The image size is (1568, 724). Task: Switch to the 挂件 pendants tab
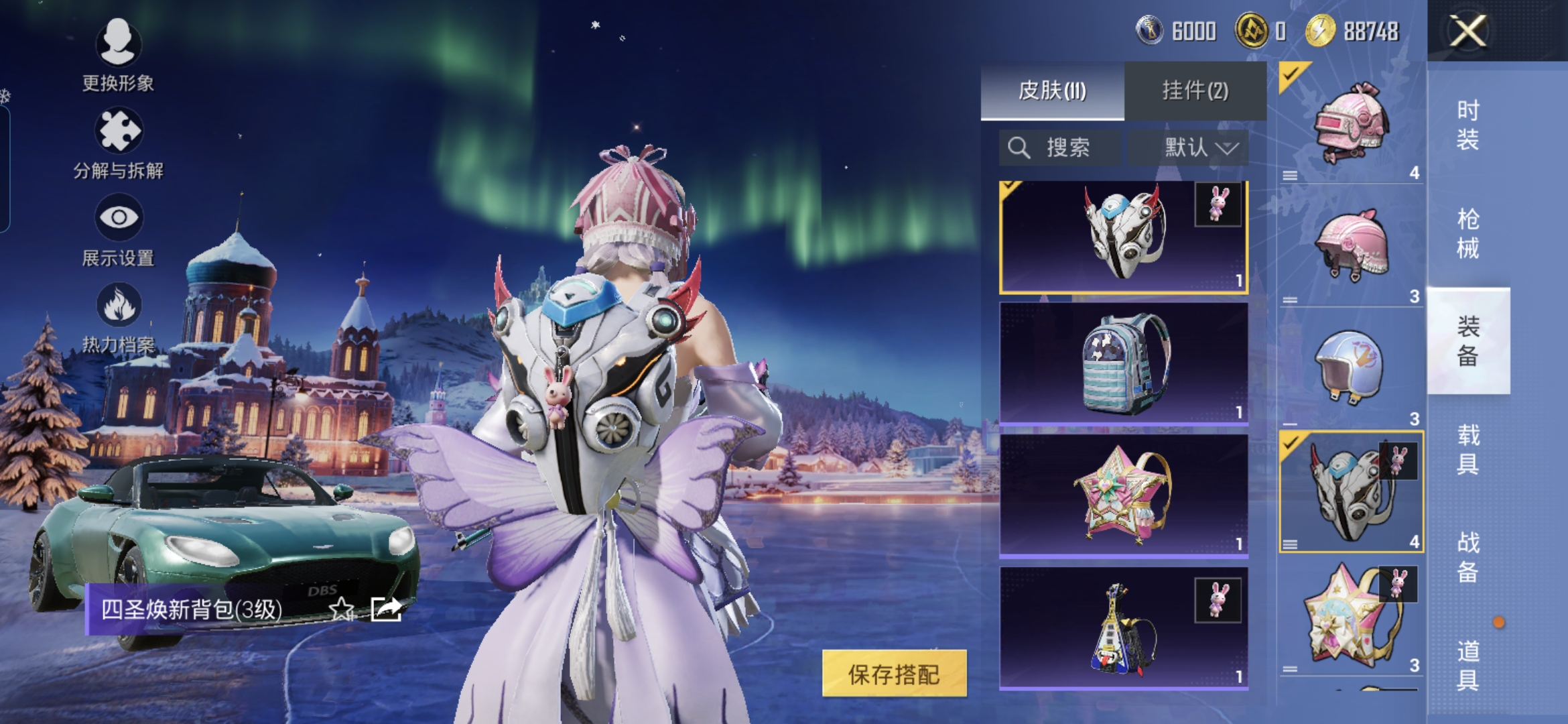pyautogui.click(x=1195, y=90)
